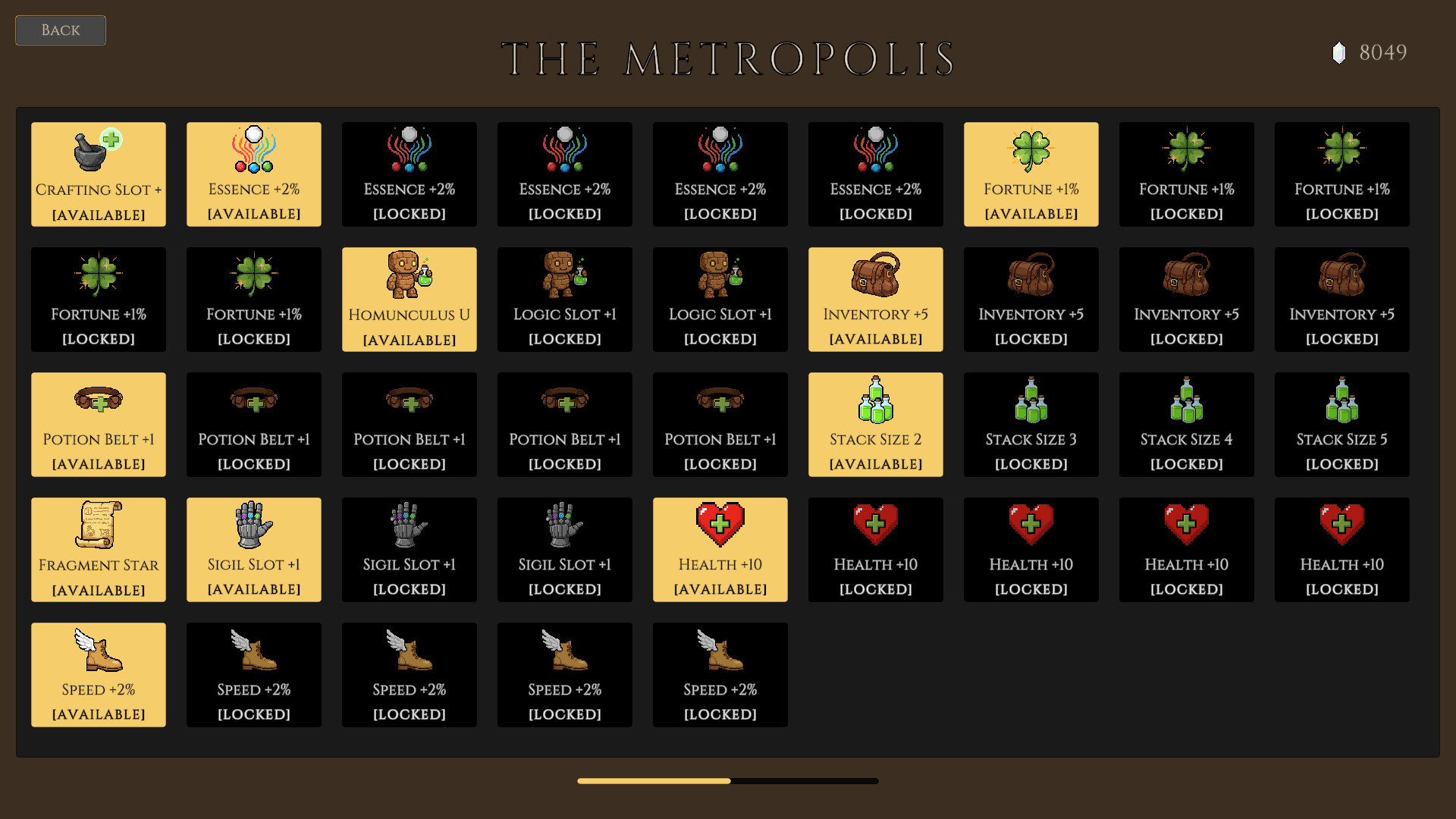Choose the available Homunculus upgrade tile
The image size is (1456, 819).
409,300
